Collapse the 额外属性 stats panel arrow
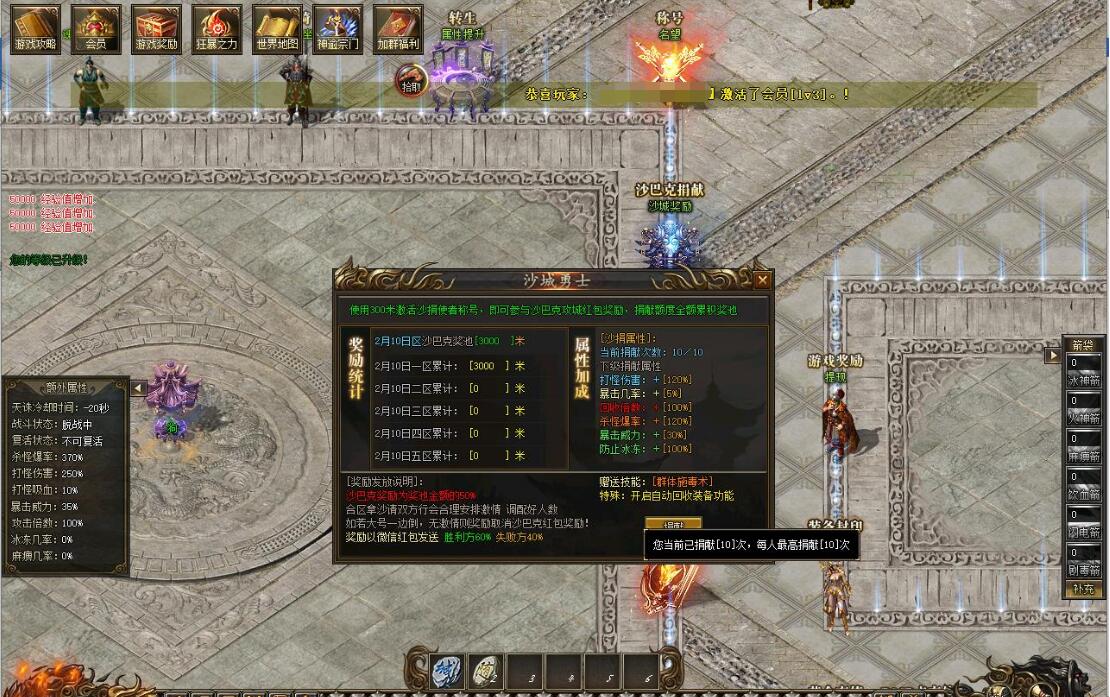This screenshot has width=1110, height=697. point(140,388)
